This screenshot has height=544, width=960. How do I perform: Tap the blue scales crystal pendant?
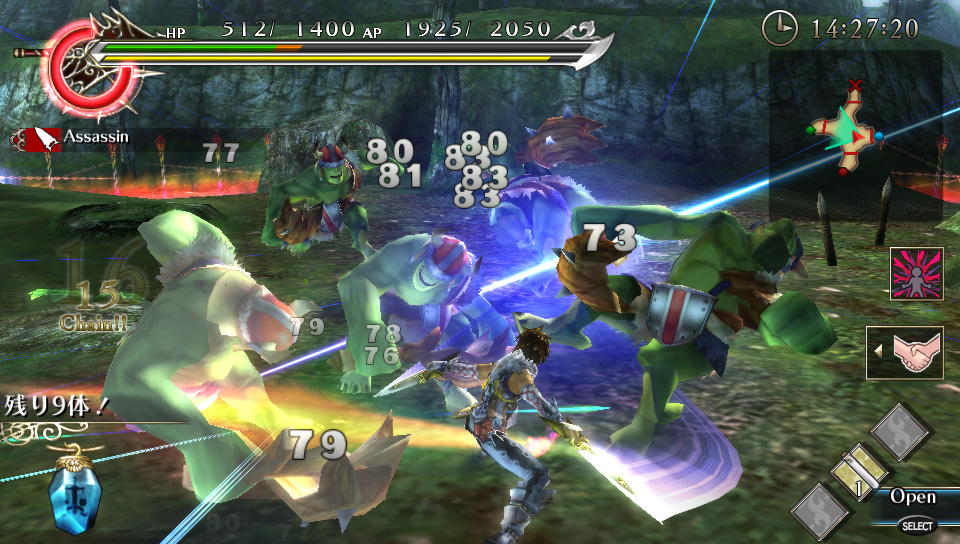point(73,496)
